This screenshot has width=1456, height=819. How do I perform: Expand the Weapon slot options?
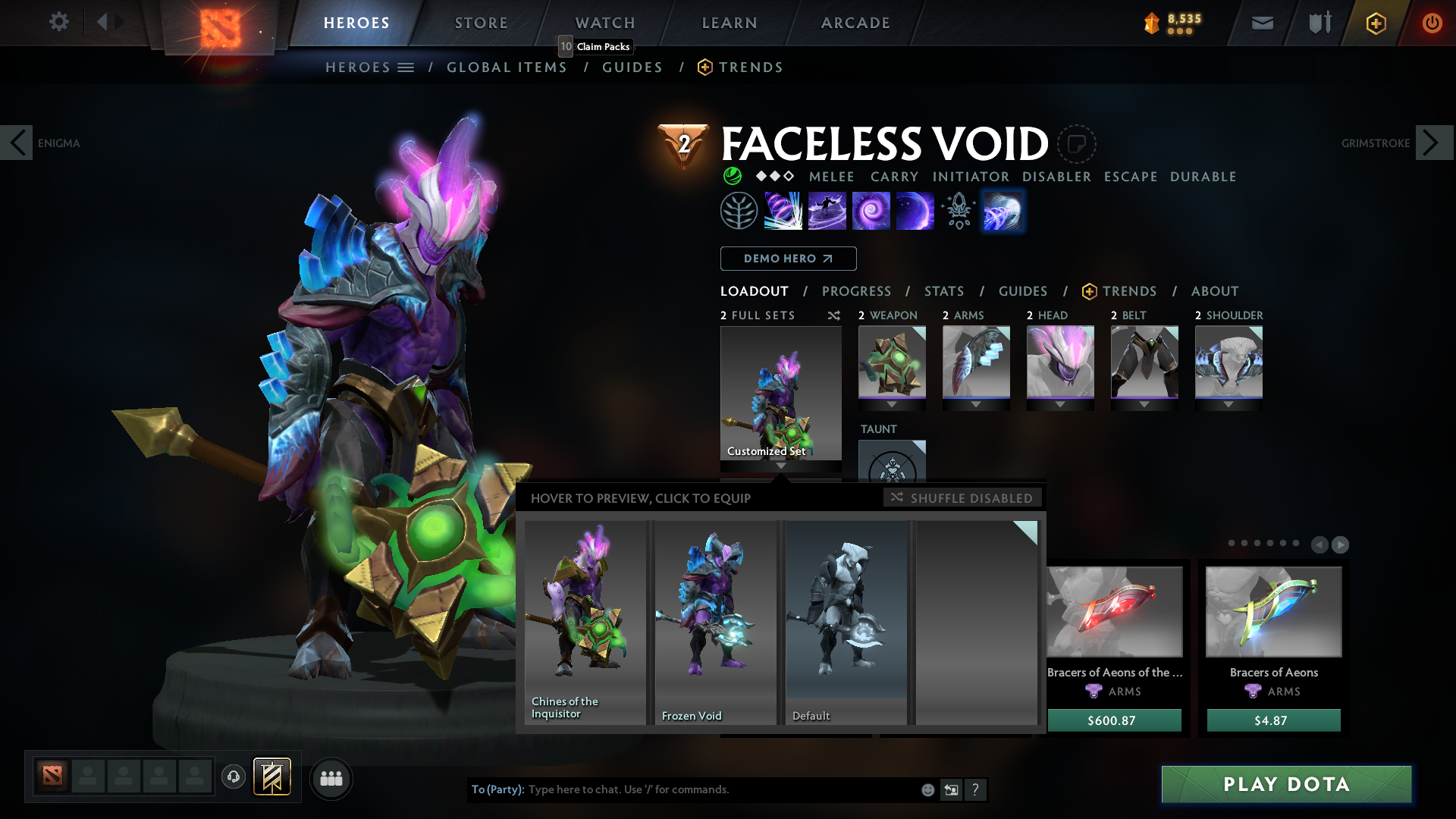point(893,404)
